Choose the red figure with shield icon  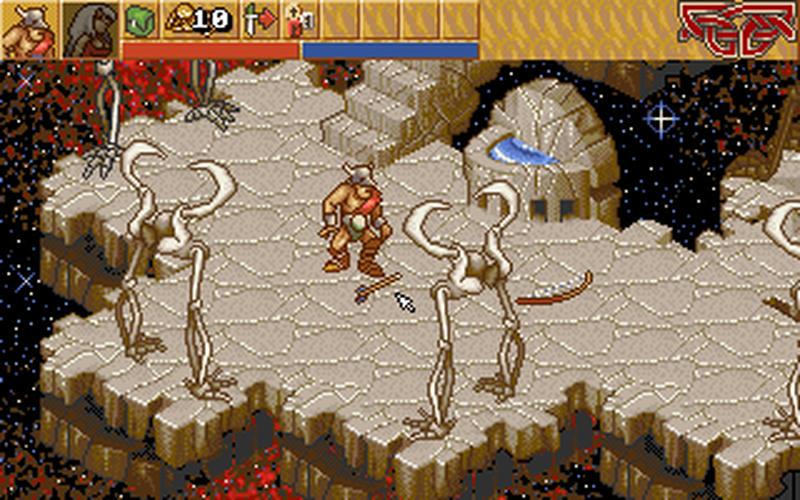(298, 19)
